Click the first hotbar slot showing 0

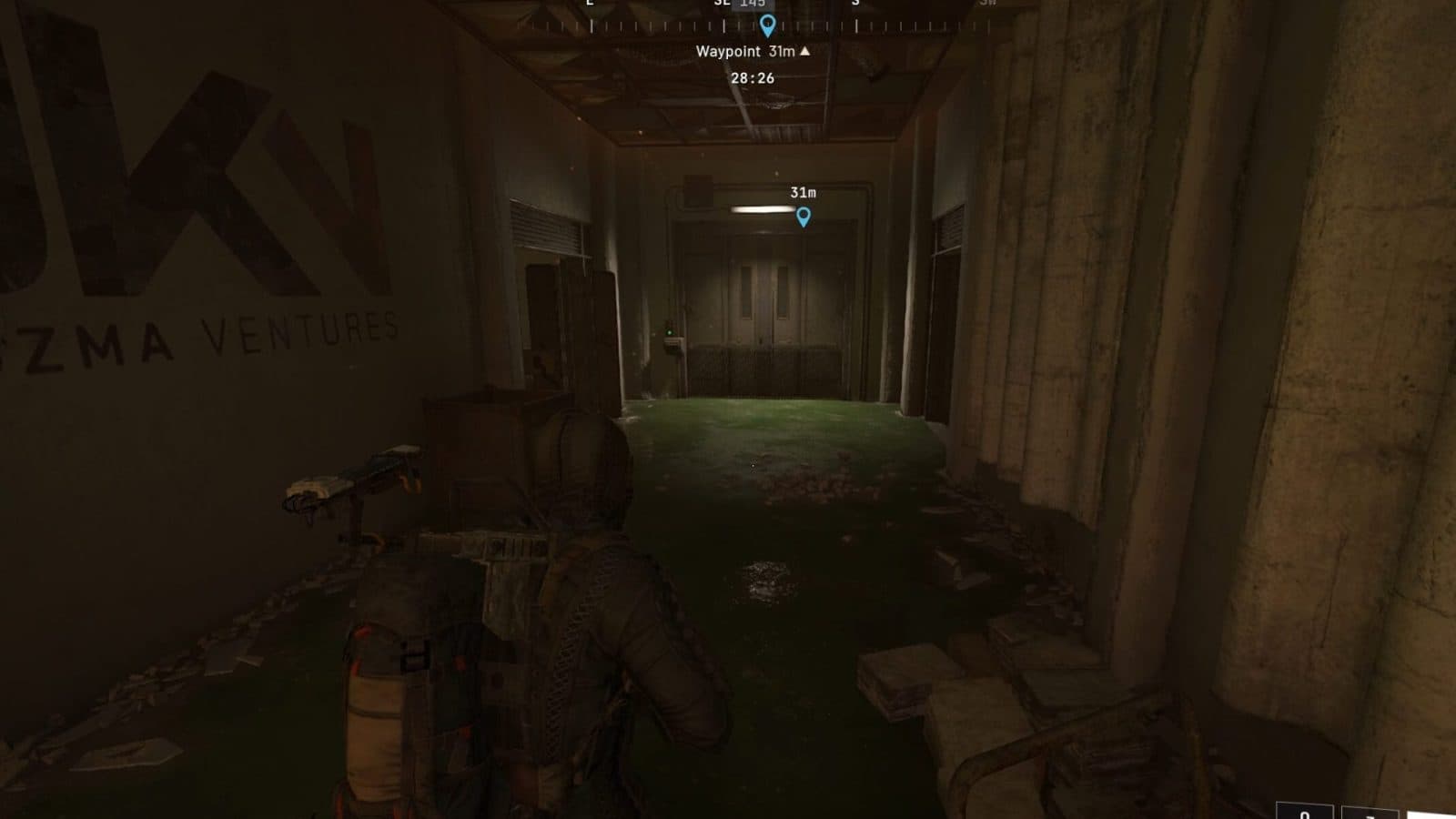tap(1306, 813)
